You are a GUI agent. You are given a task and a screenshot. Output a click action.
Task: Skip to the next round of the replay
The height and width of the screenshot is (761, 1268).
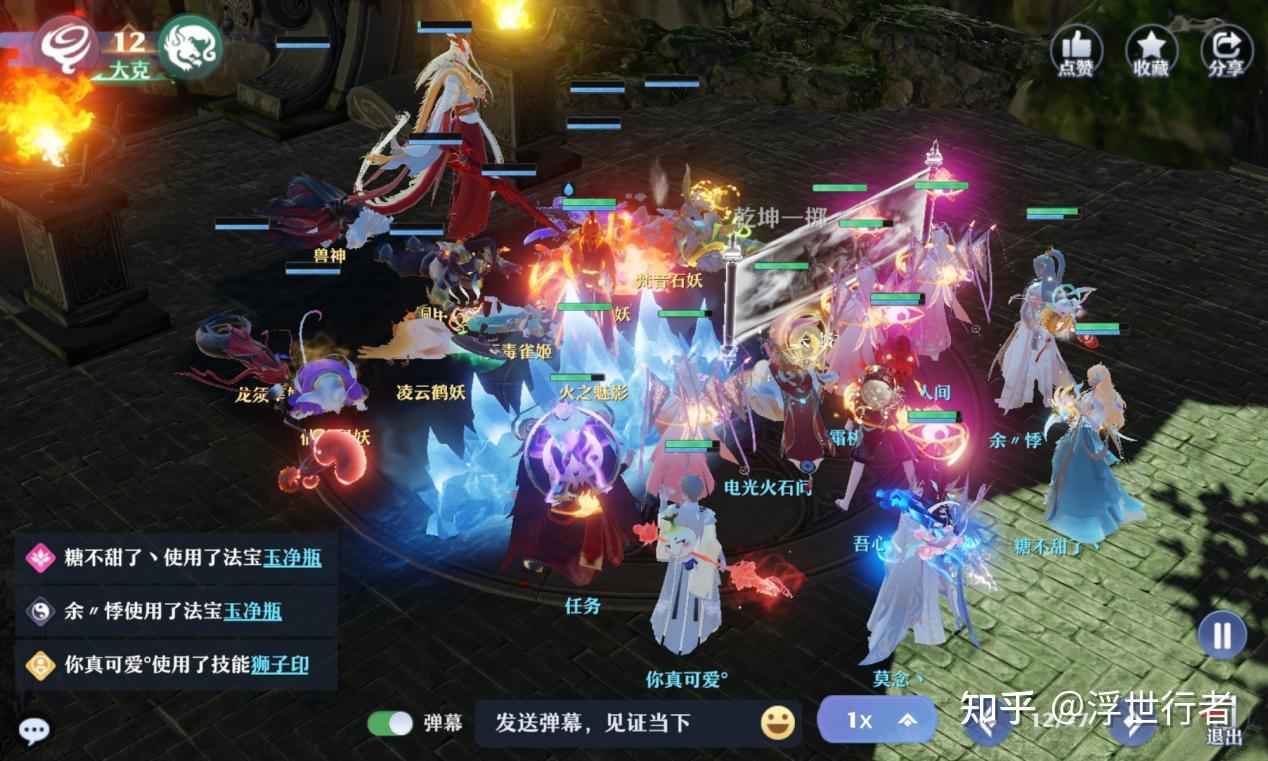(1132, 724)
